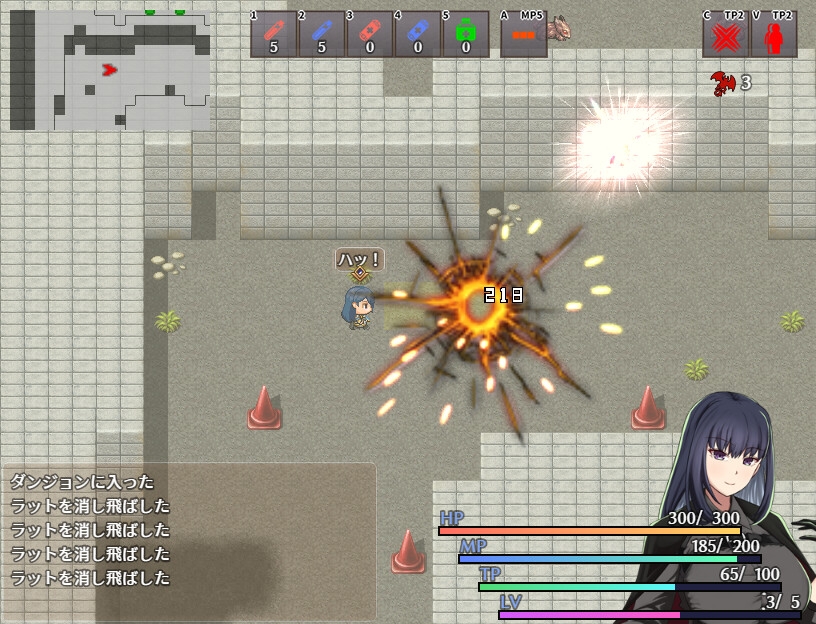This screenshot has width=816, height=624.
Task: Use the blue potion in slot 2
Action: click(322, 34)
